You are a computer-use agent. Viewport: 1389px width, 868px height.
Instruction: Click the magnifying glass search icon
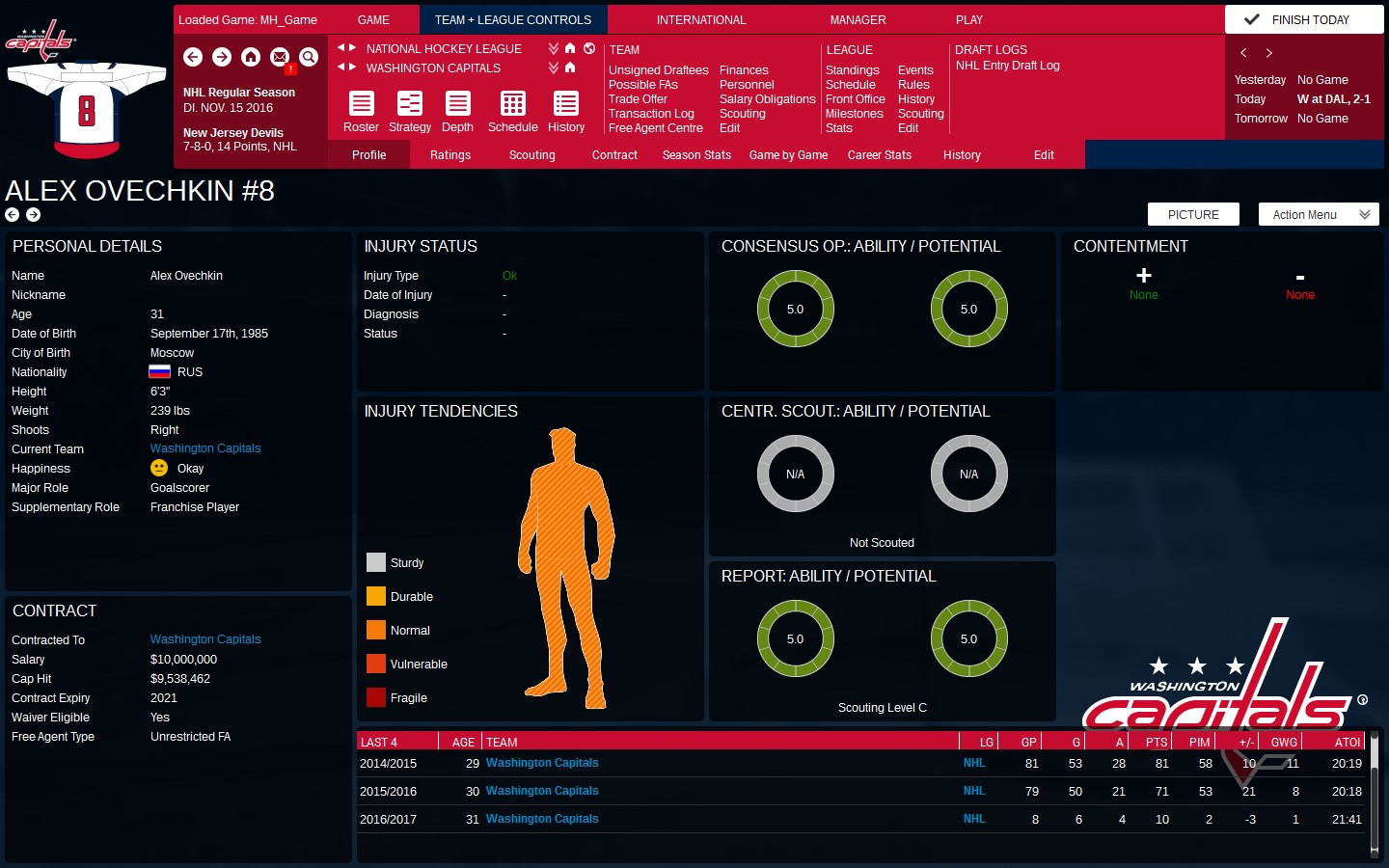[x=308, y=58]
